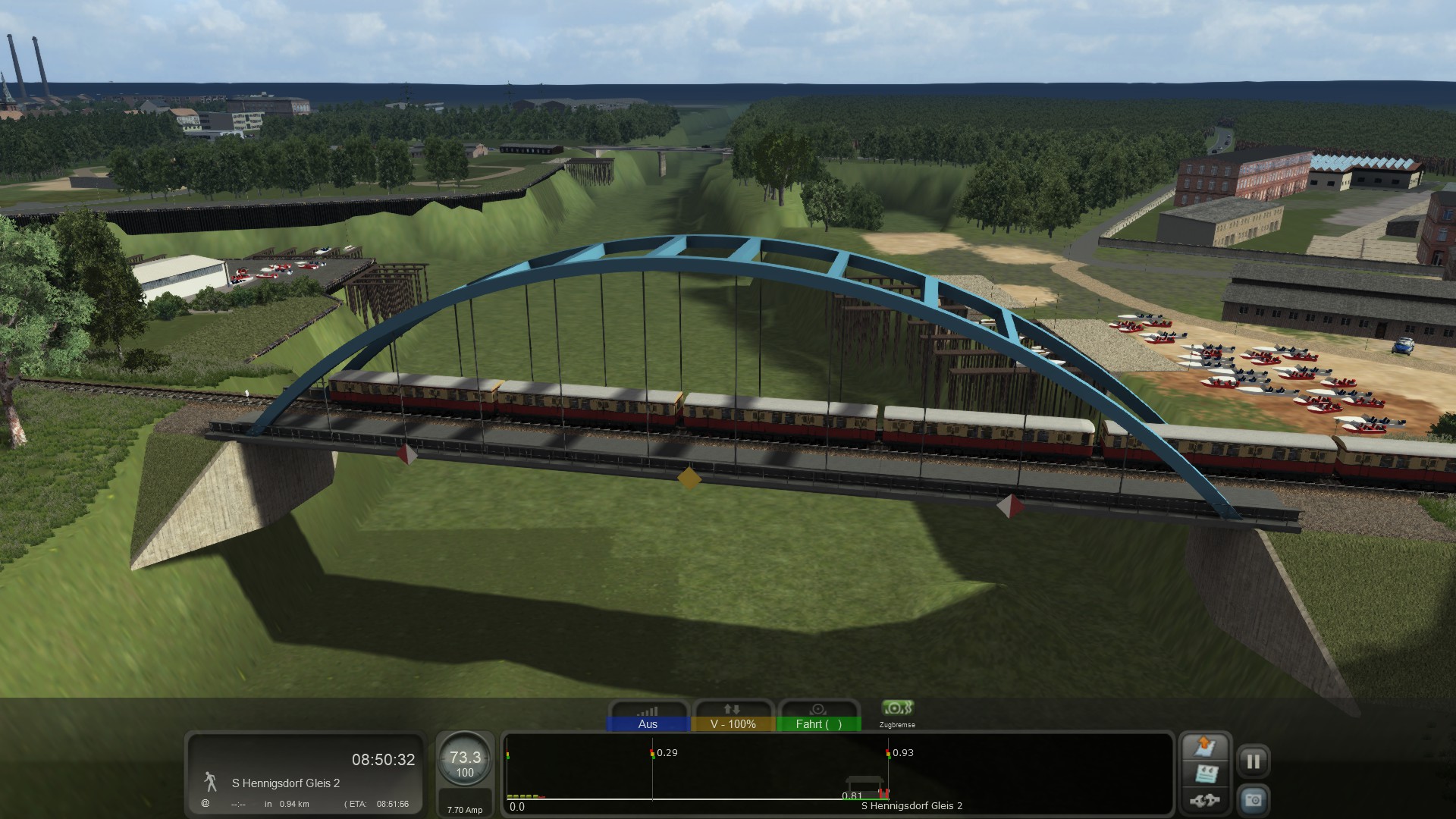Select the yellow V - 100% reverser panel

click(733, 717)
